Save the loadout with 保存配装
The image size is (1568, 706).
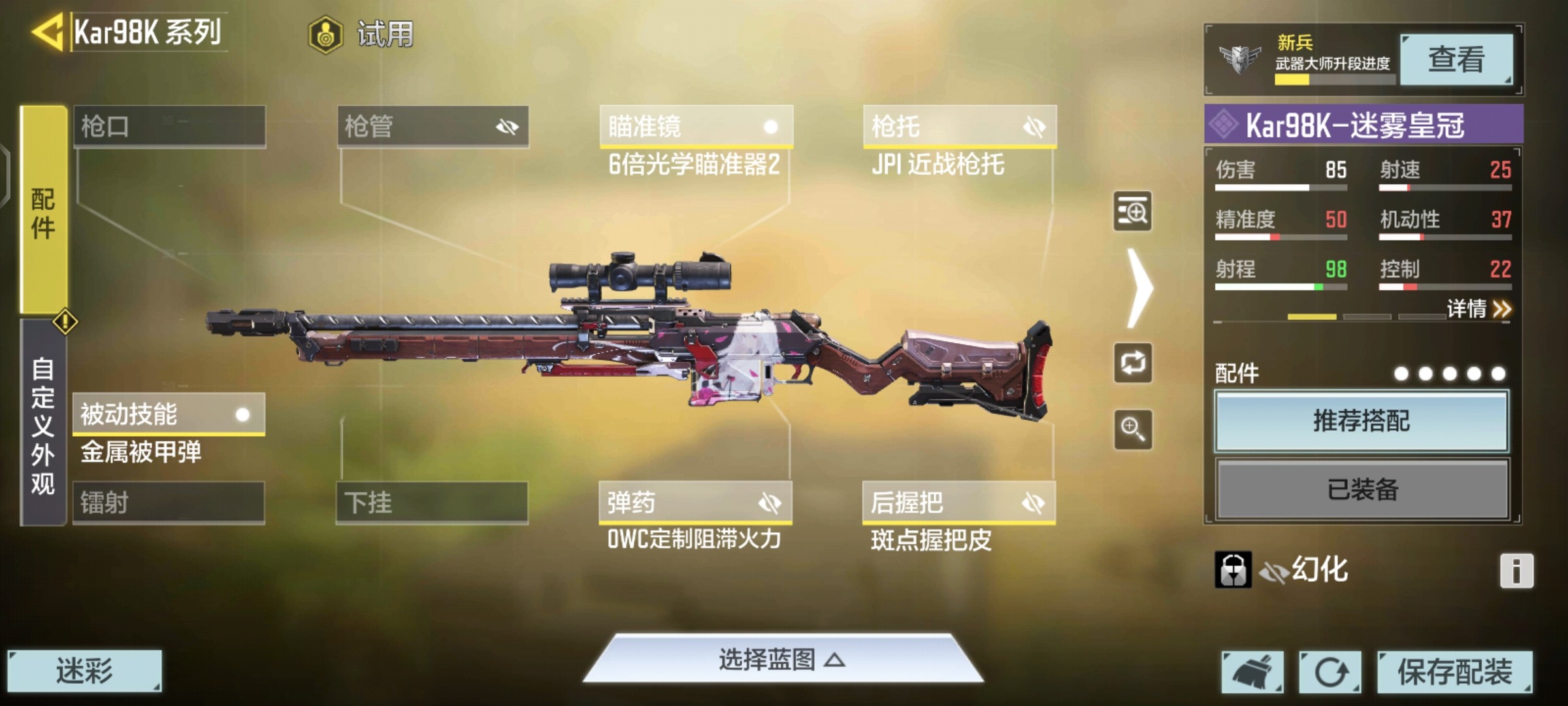(1454, 671)
